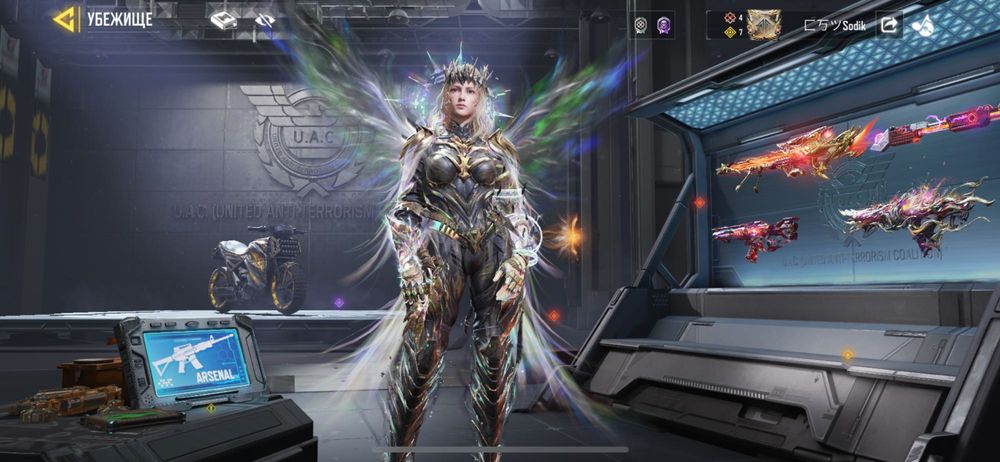Select the grey medal badge icon
This screenshot has width=1000, height=462.
click(x=642, y=24)
